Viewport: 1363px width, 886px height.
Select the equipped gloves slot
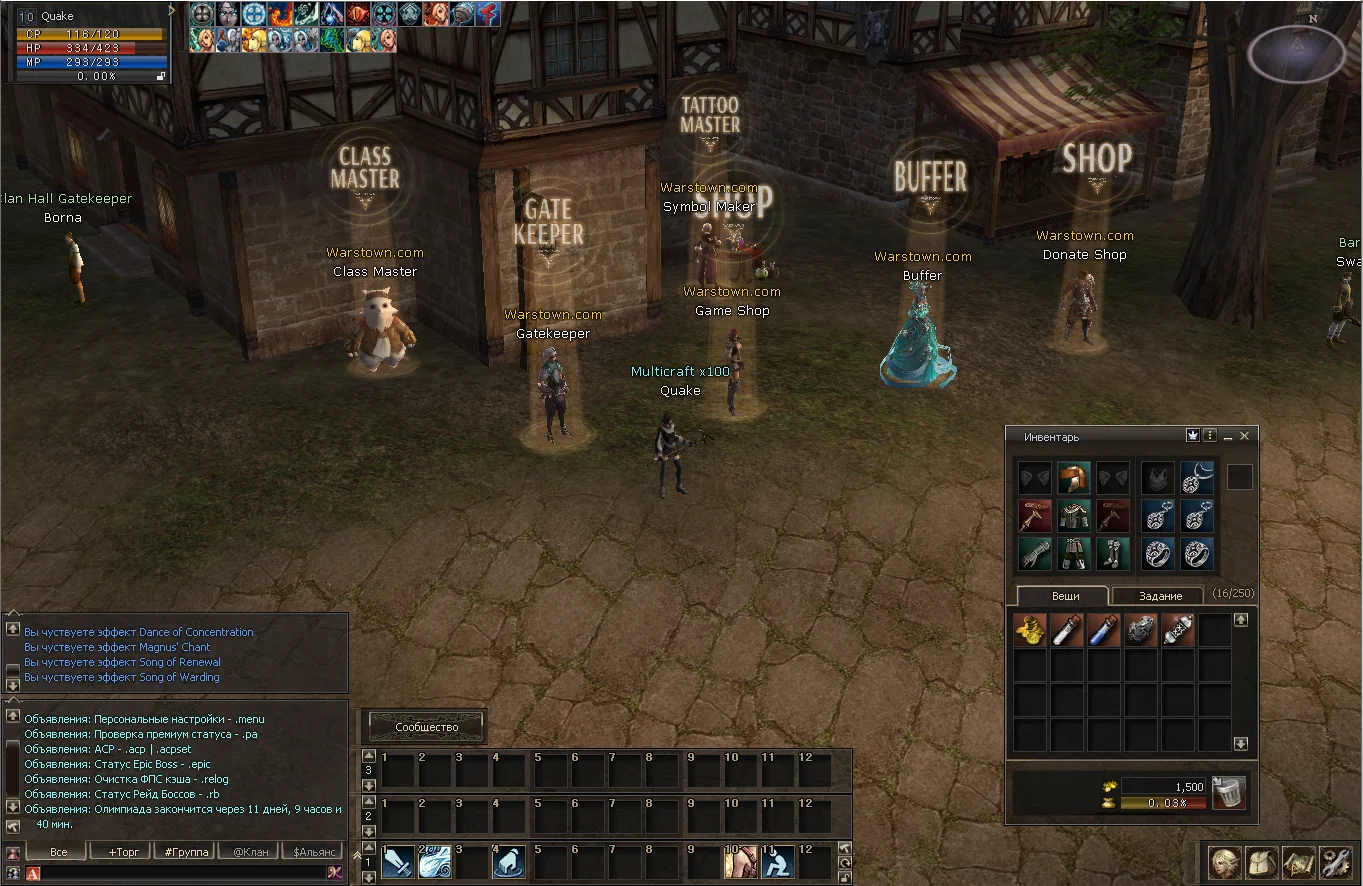1034,553
